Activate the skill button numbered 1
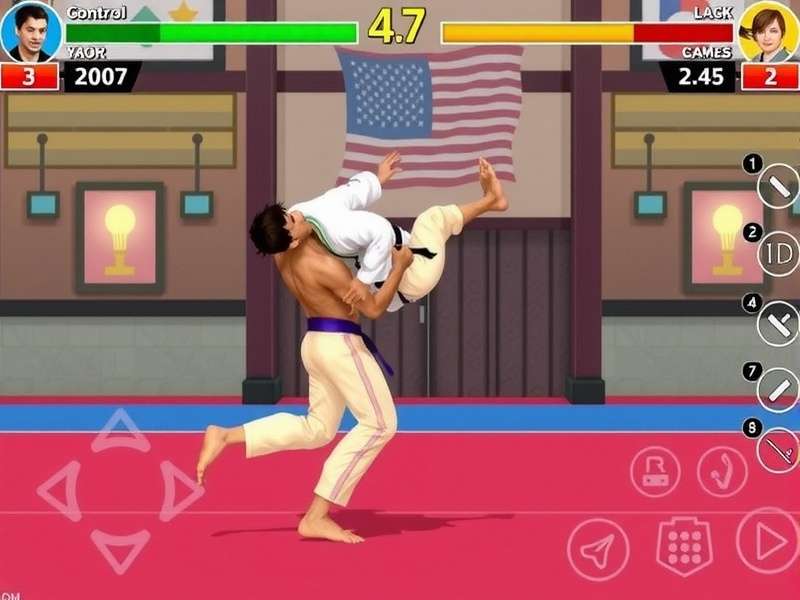The image size is (800, 600). click(778, 187)
